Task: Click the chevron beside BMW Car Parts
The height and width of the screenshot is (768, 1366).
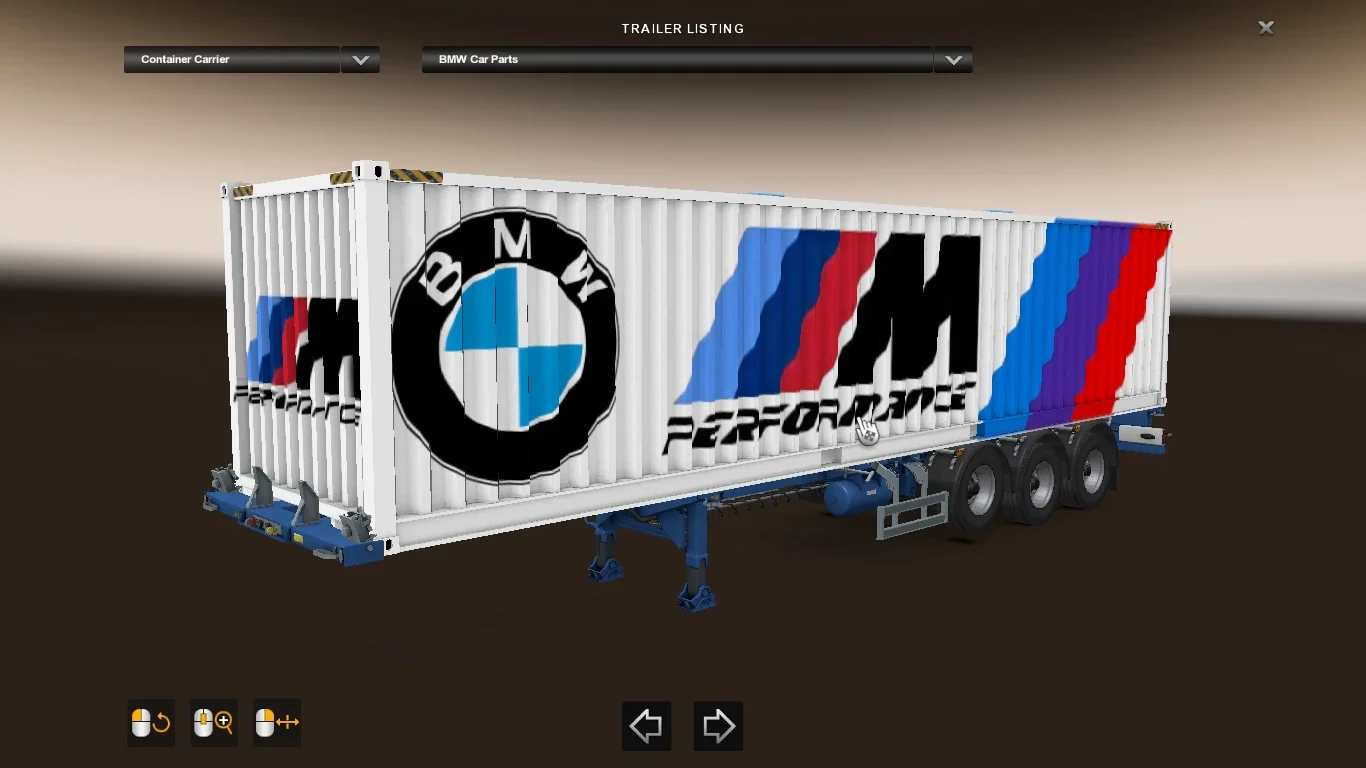Action: (x=953, y=59)
